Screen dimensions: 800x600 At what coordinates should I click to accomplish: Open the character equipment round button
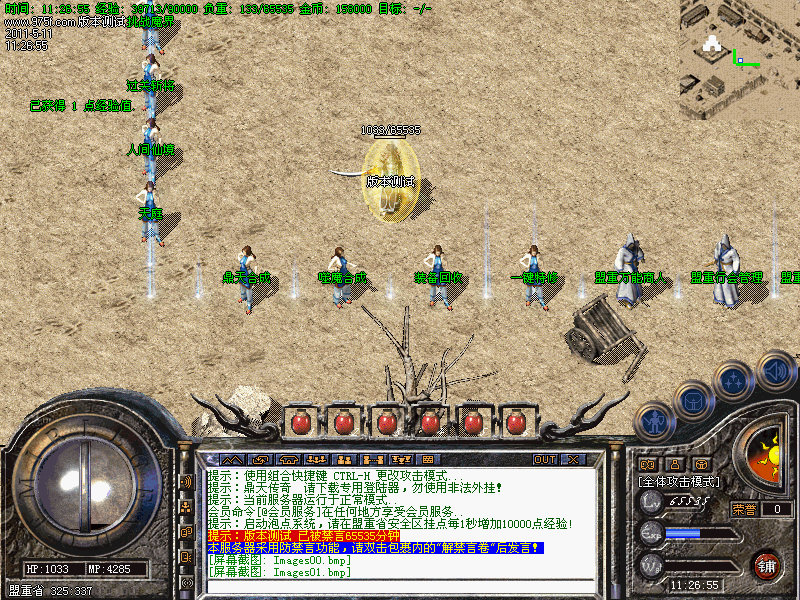pyautogui.click(x=654, y=422)
